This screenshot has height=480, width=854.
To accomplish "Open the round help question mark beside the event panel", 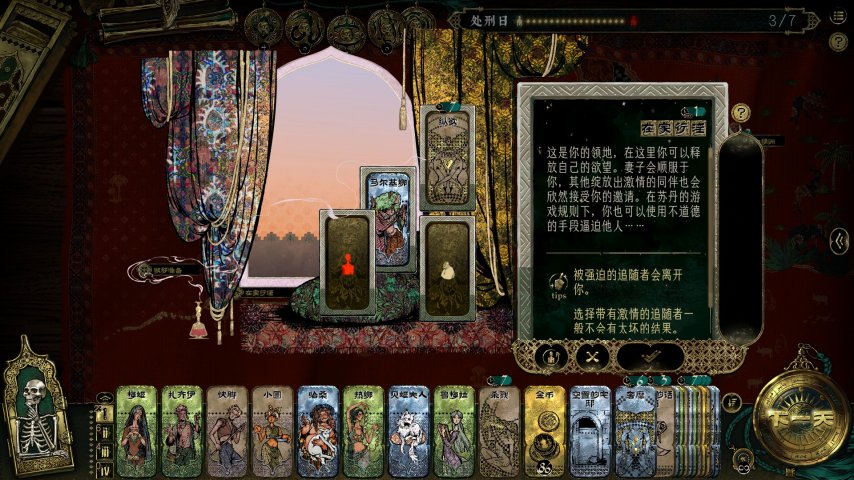I will [741, 113].
